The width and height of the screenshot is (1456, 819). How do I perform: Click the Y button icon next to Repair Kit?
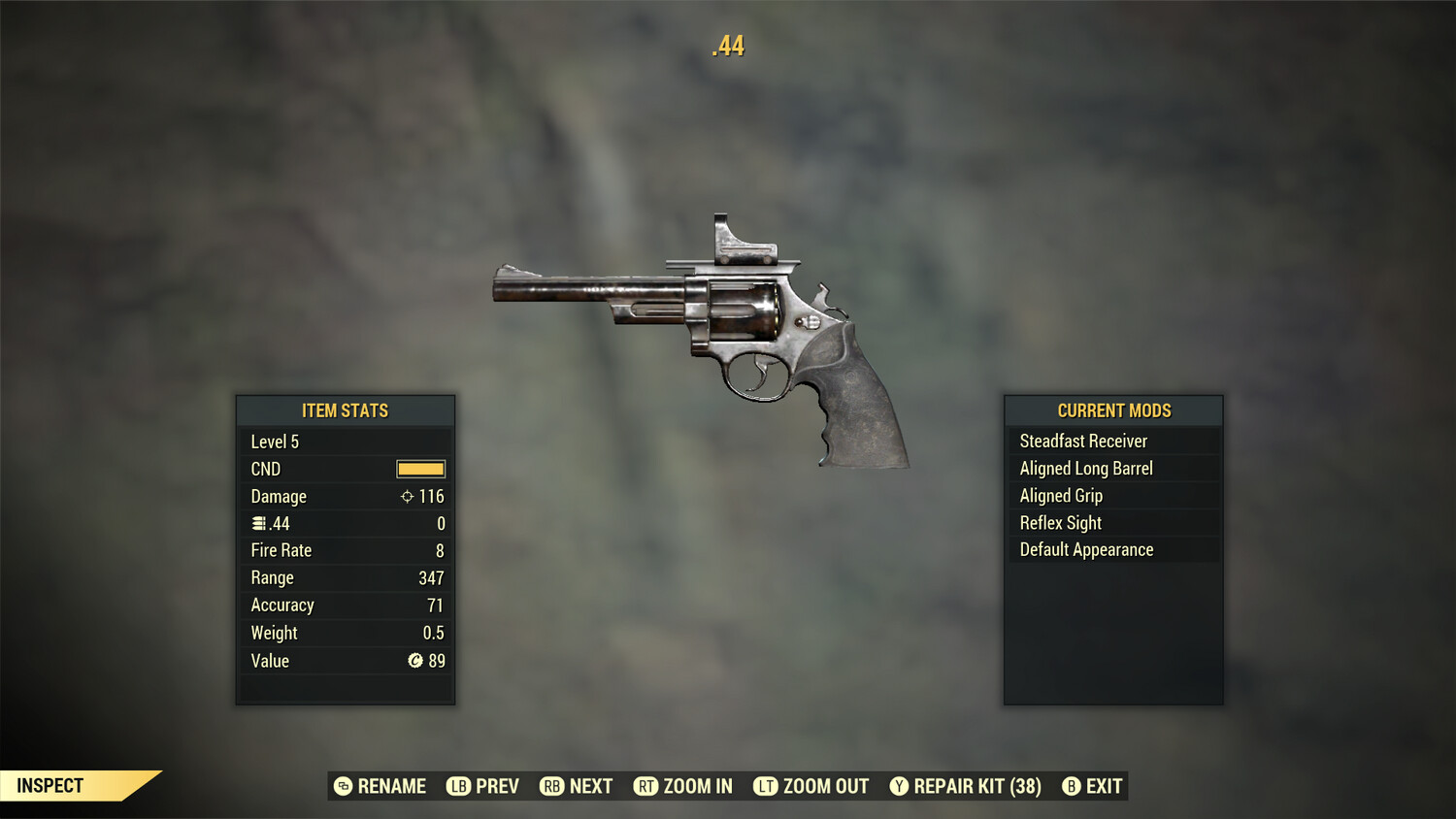tap(898, 786)
